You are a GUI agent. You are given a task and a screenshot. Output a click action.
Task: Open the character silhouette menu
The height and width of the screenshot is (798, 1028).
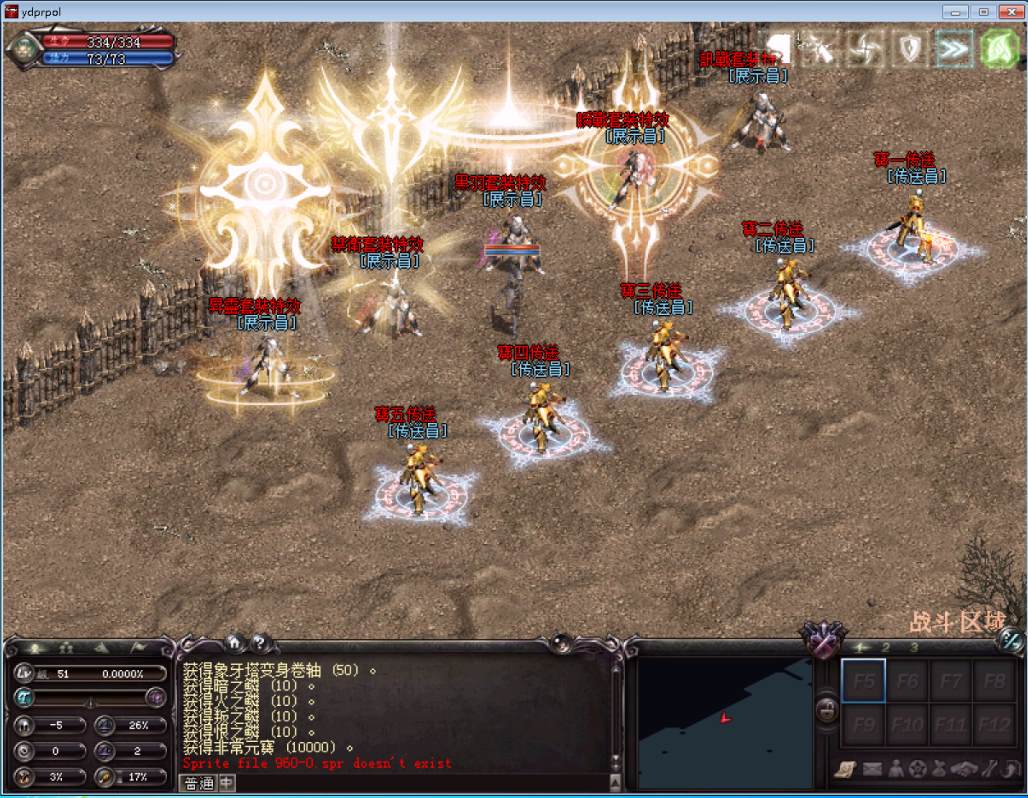point(896,769)
